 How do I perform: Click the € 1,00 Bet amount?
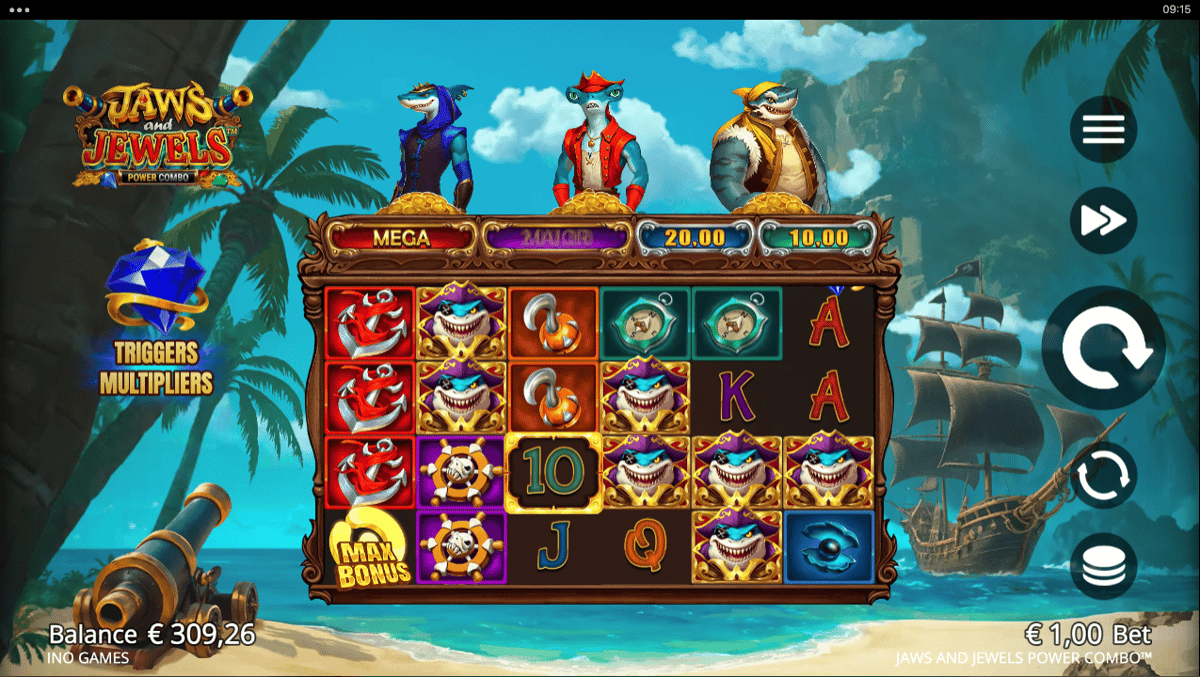point(1088,634)
